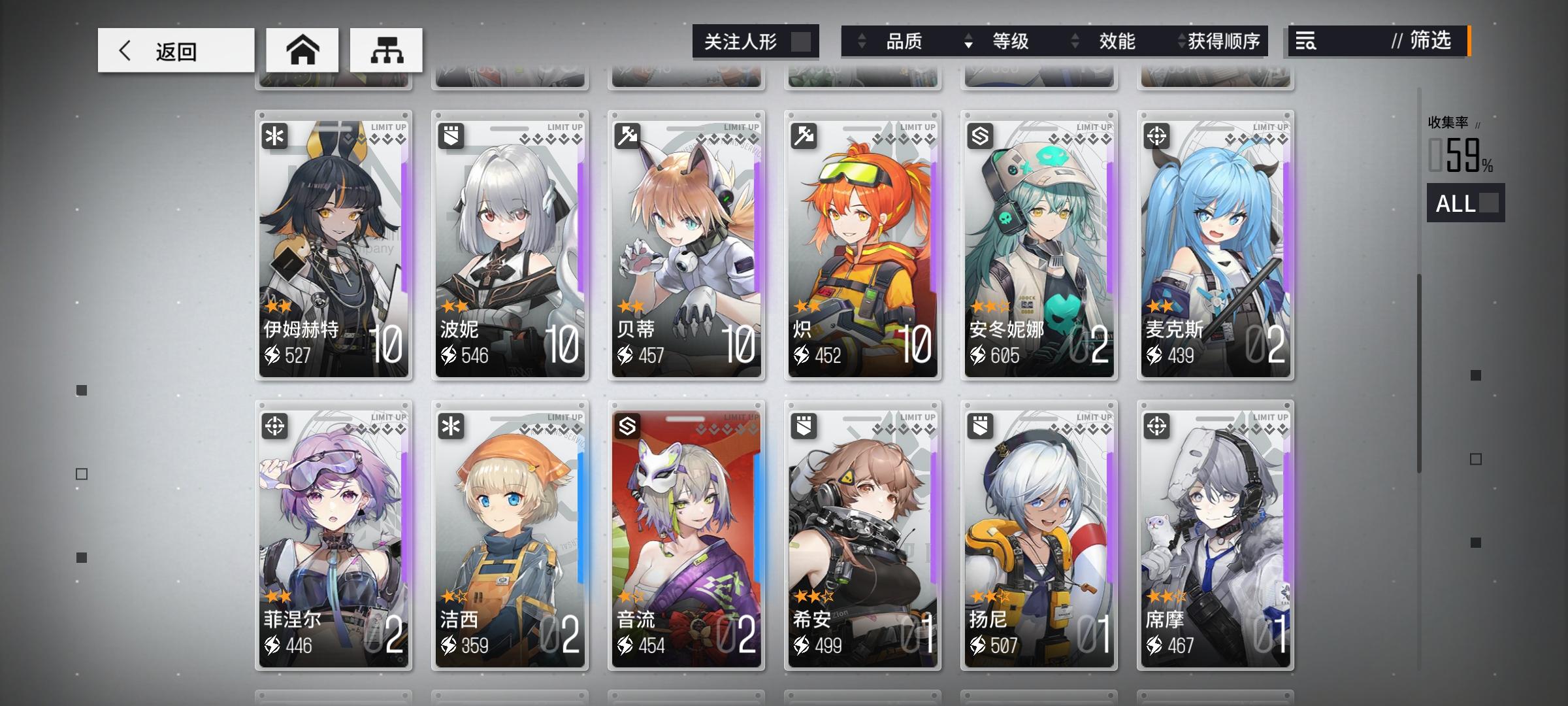The image size is (1568, 706).
Task: Expand the sort arrows beside 获得顺序
Action: 1181,41
